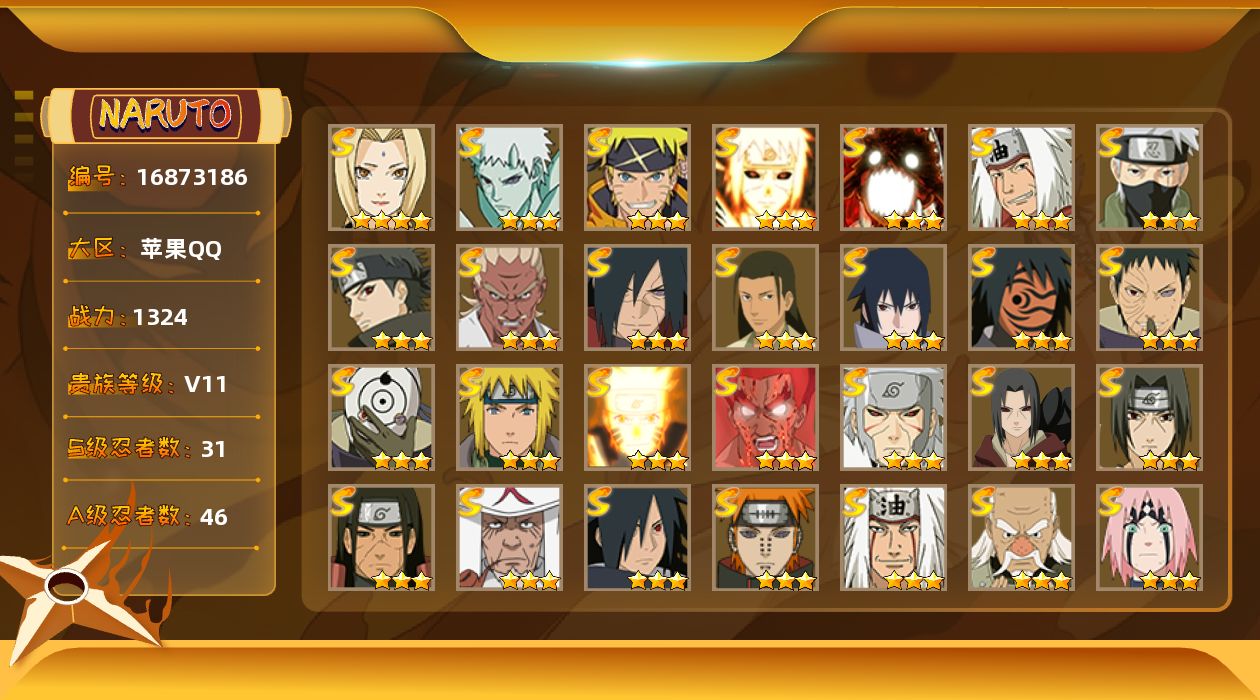
Task: Choose Minato, the blond Fourth Hokage
Action: click(x=509, y=417)
